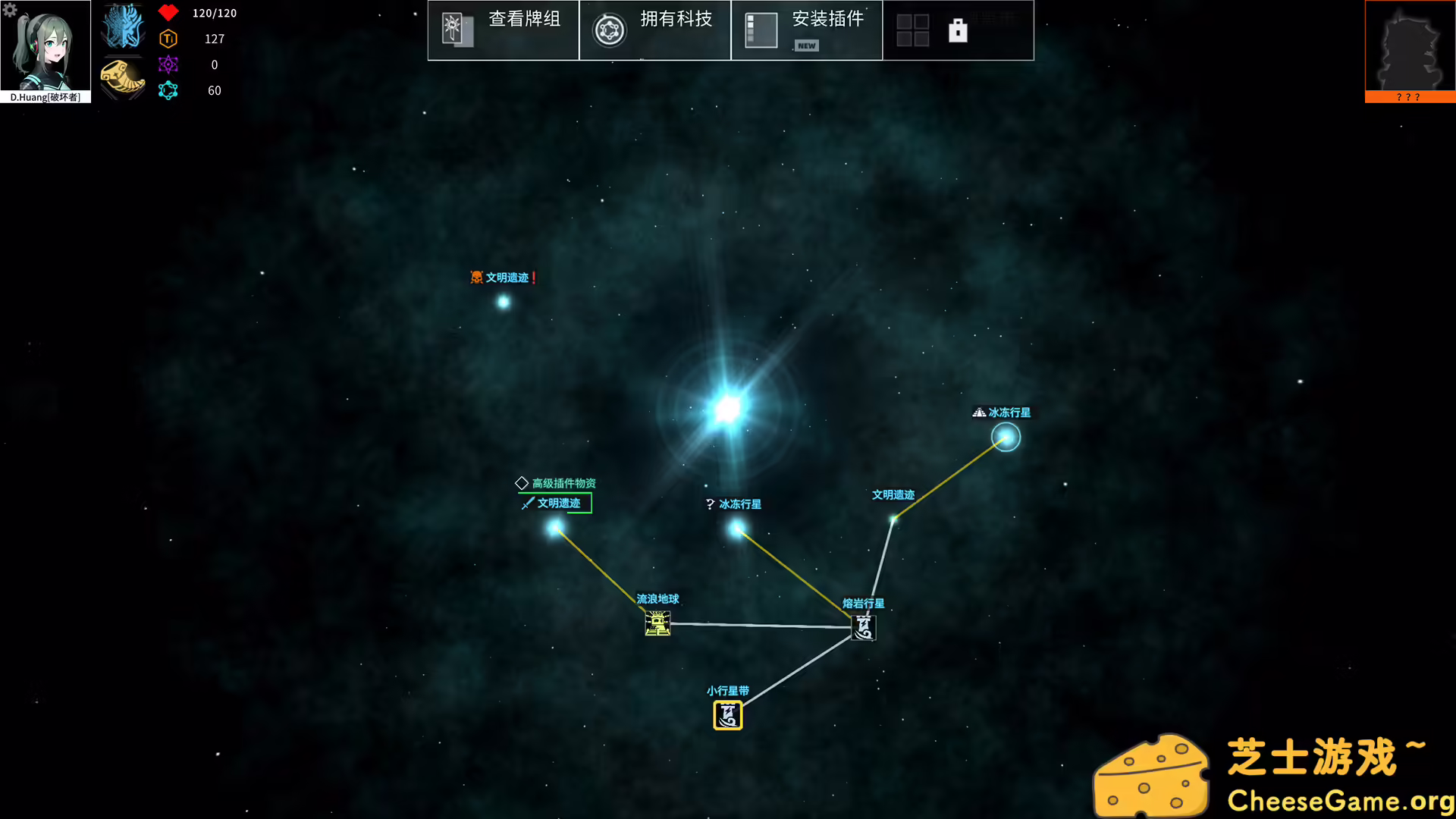Click the purple science resource icon

pos(168,64)
